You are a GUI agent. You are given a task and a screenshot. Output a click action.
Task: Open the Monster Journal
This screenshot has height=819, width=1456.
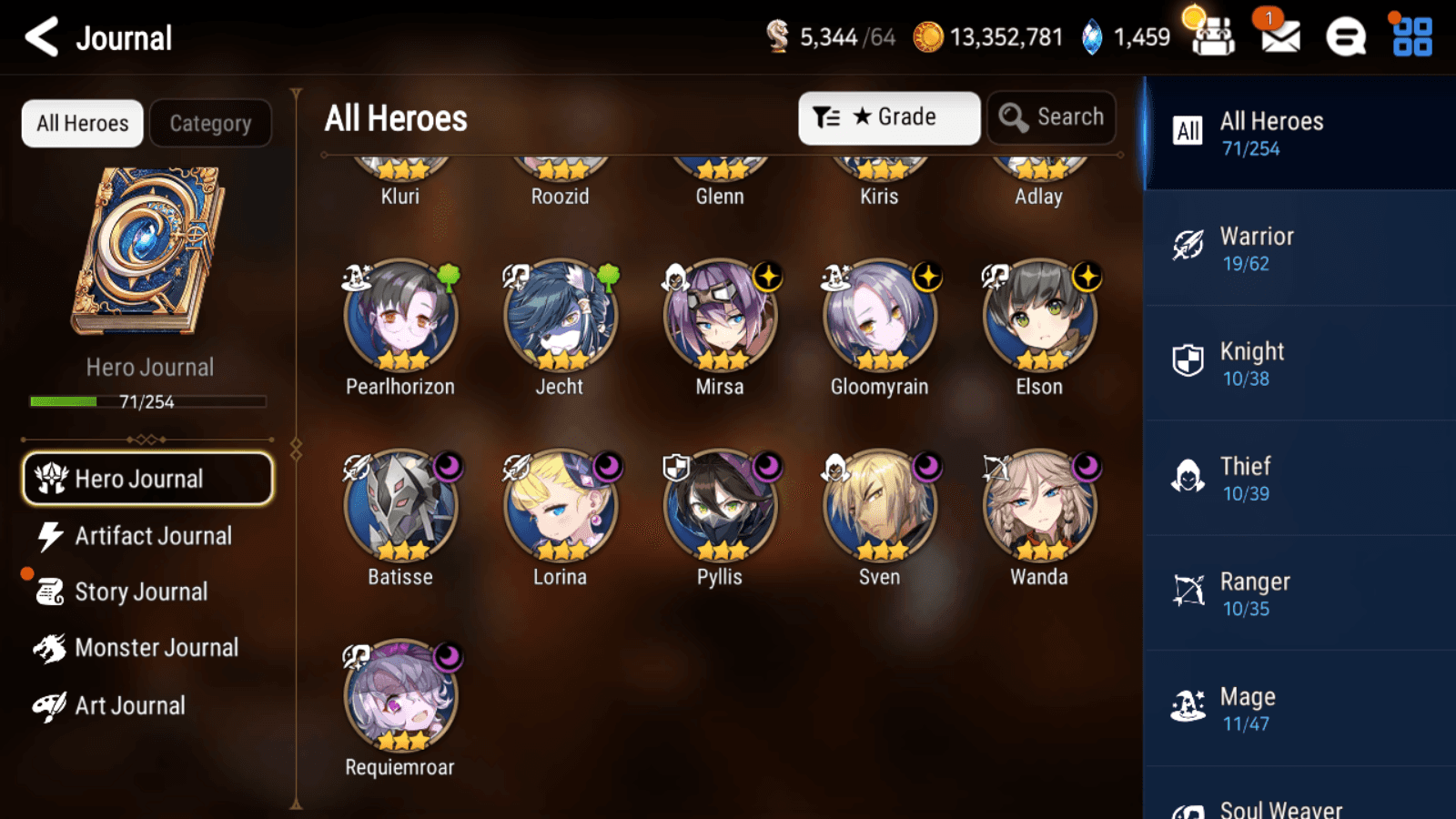tap(156, 648)
